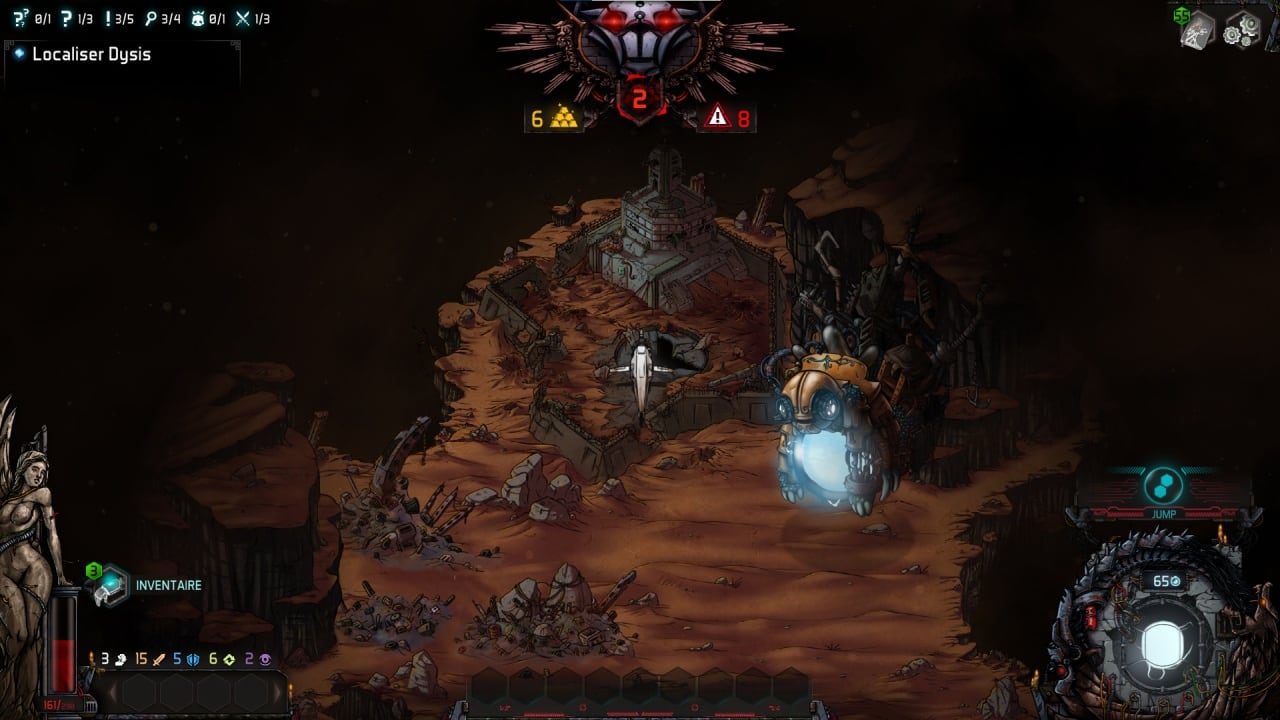Select the Localiser Dysis objective

point(91,54)
